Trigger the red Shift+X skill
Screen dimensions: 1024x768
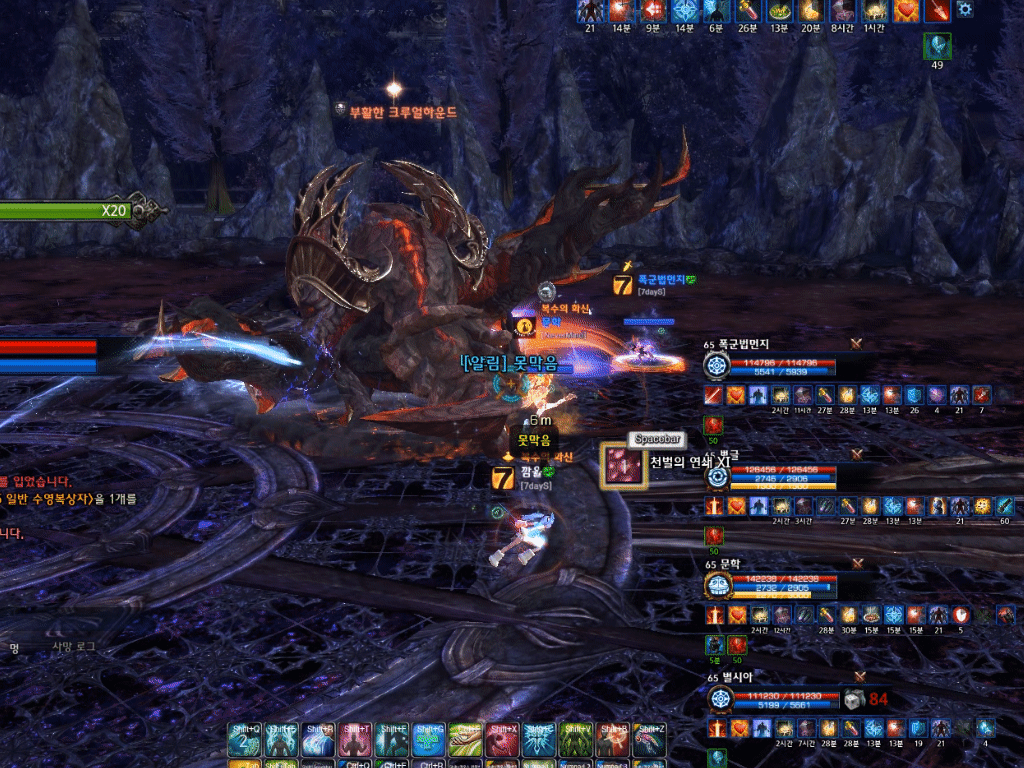(502, 740)
